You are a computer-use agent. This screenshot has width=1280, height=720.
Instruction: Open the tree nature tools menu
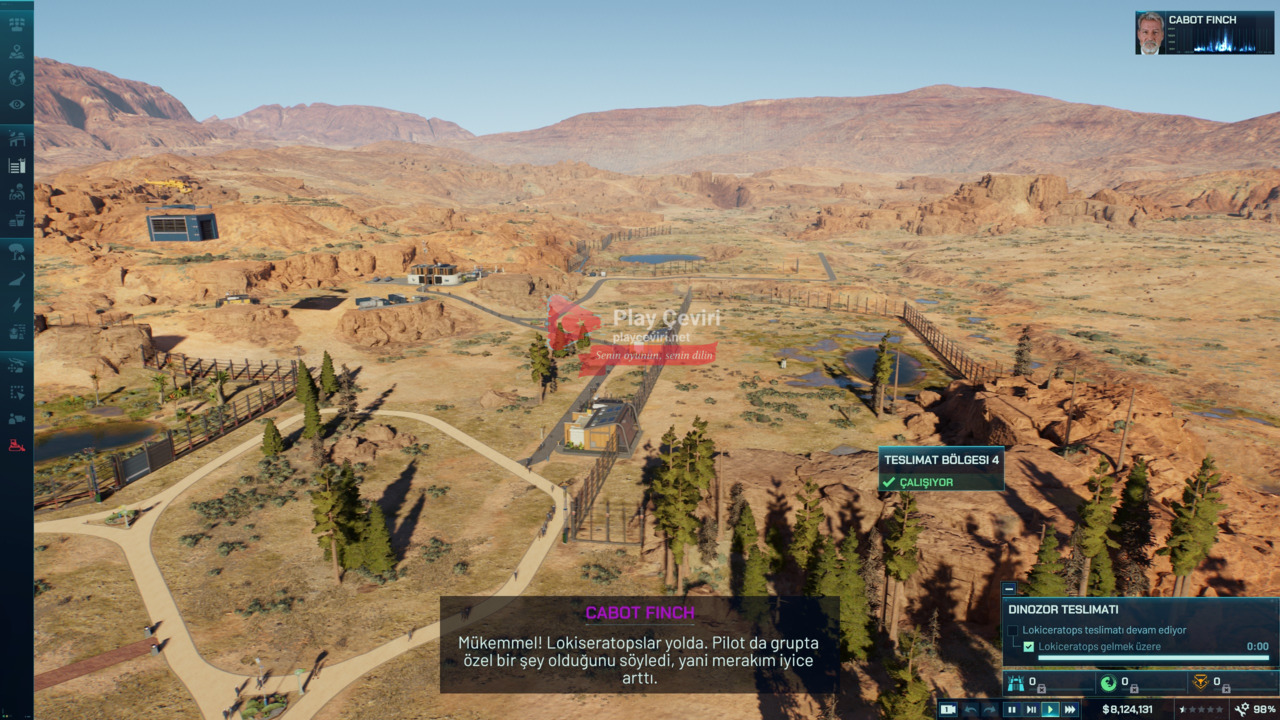[17, 252]
